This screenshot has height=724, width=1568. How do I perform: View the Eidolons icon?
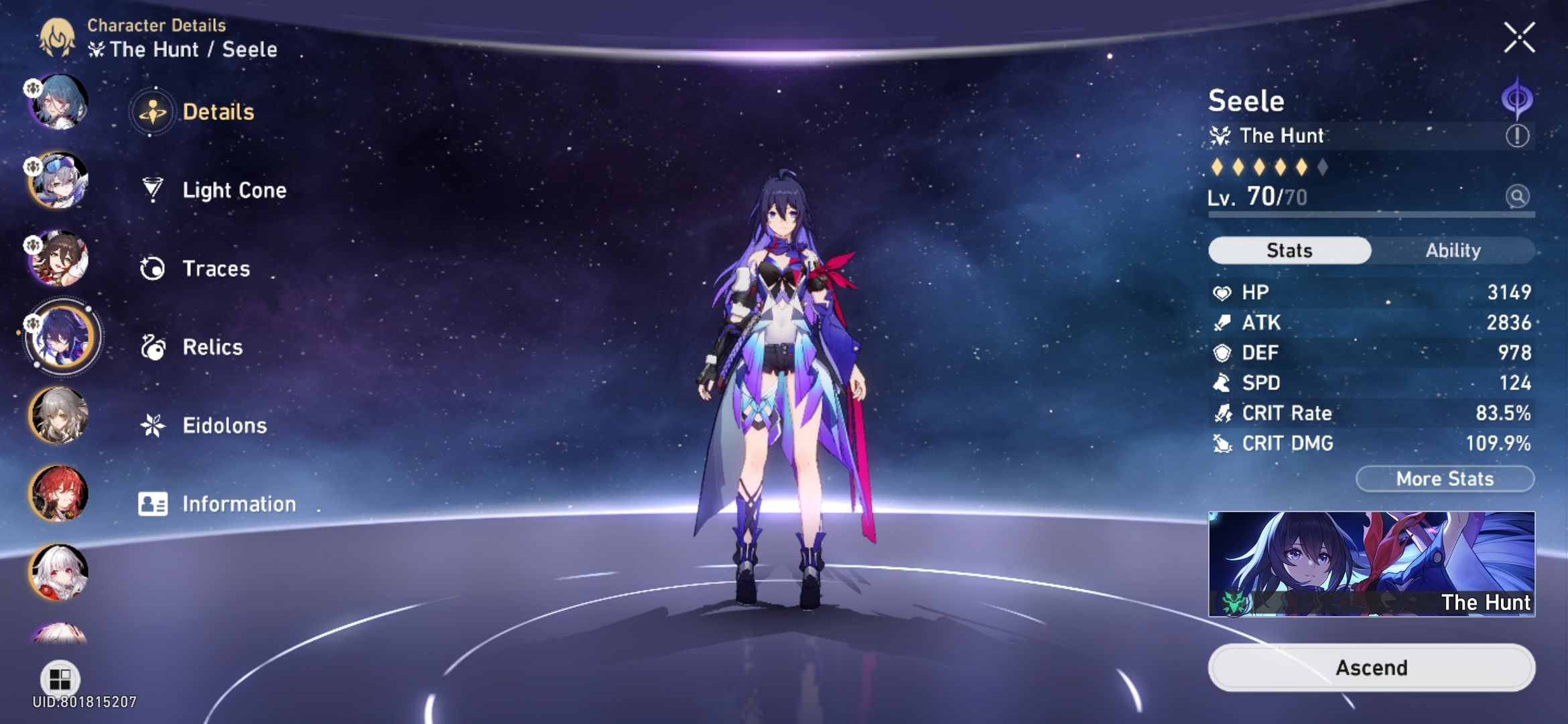point(154,425)
